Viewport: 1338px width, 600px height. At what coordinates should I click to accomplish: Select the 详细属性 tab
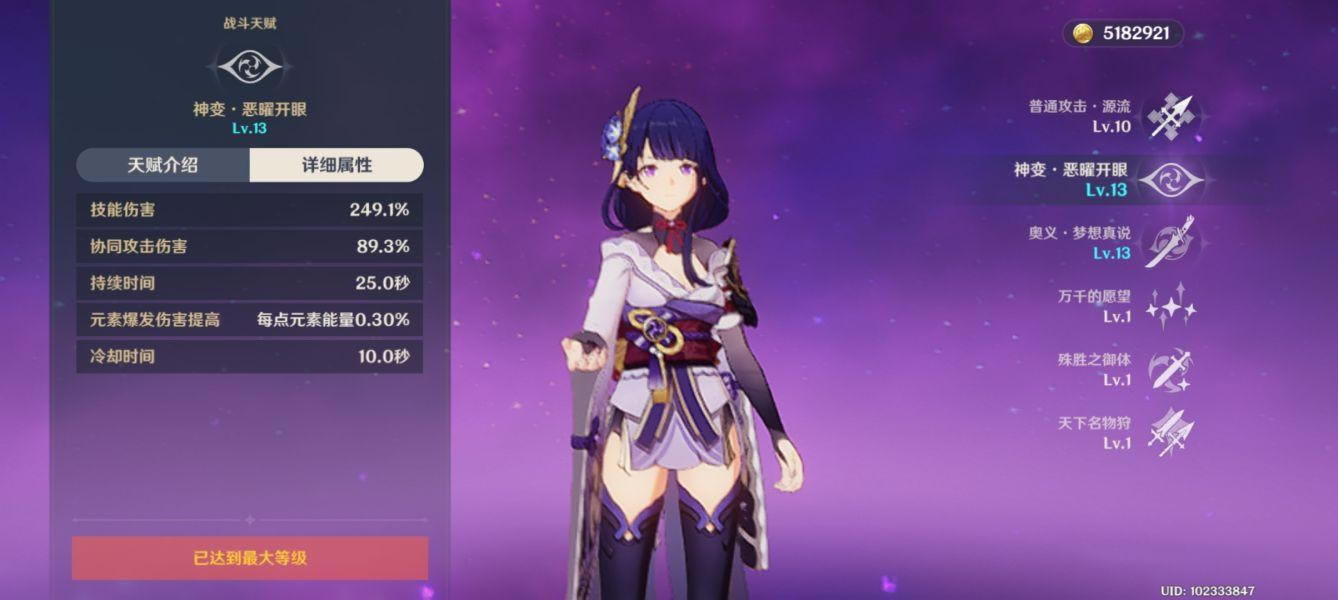click(336, 166)
